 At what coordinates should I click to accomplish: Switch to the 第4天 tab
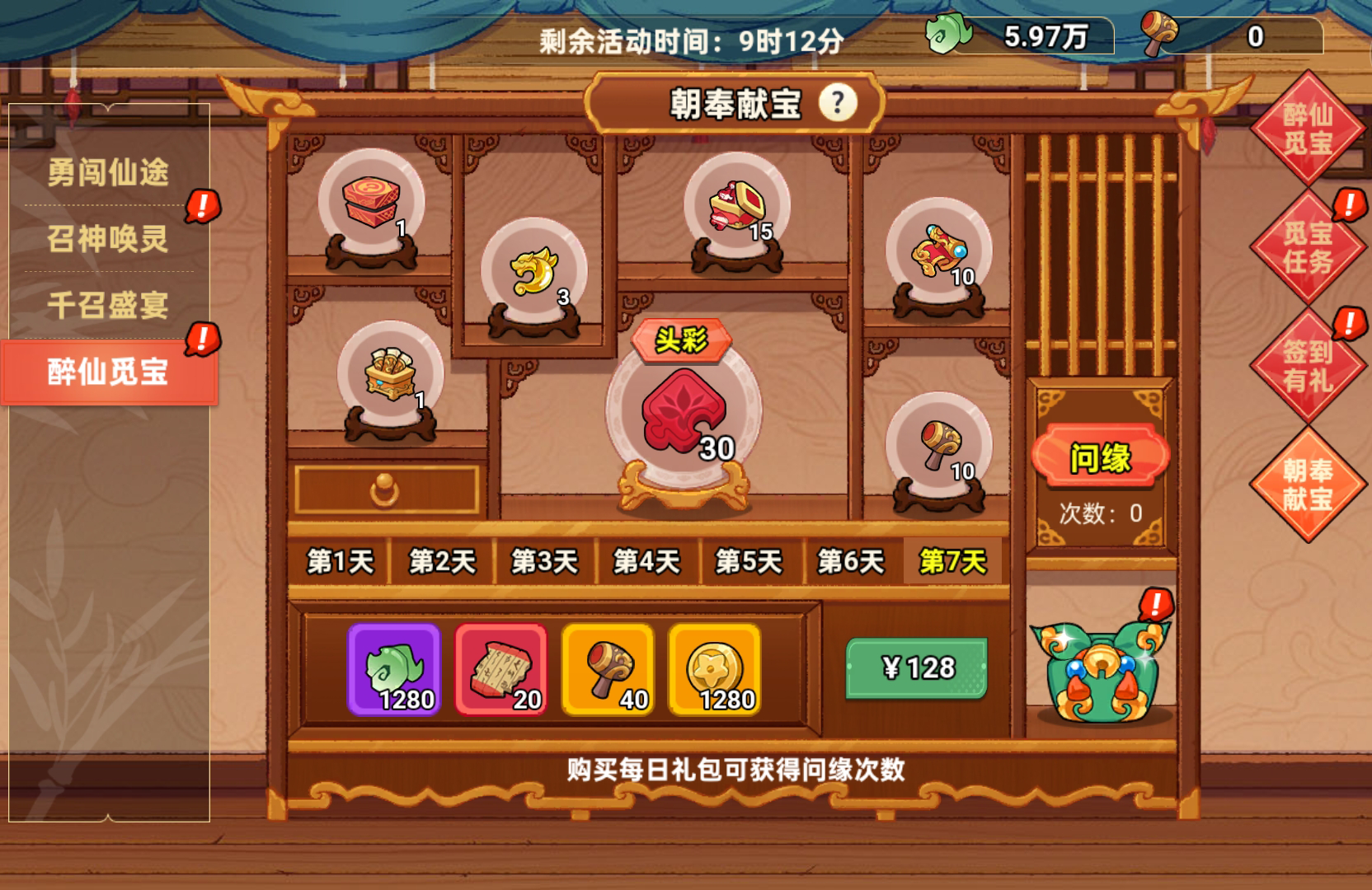click(x=648, y=561)
